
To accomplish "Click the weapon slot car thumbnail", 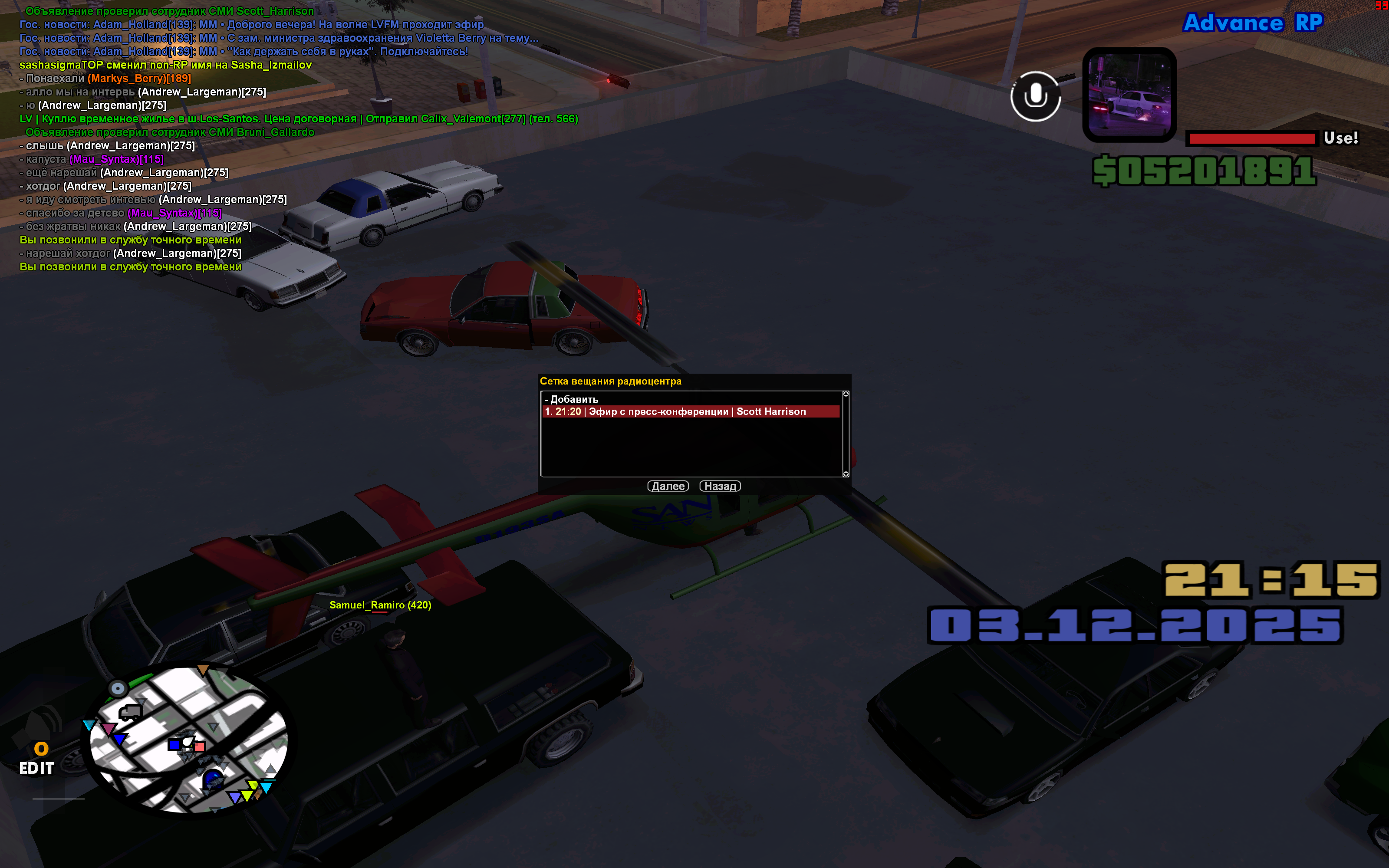I will point(1129,95).
